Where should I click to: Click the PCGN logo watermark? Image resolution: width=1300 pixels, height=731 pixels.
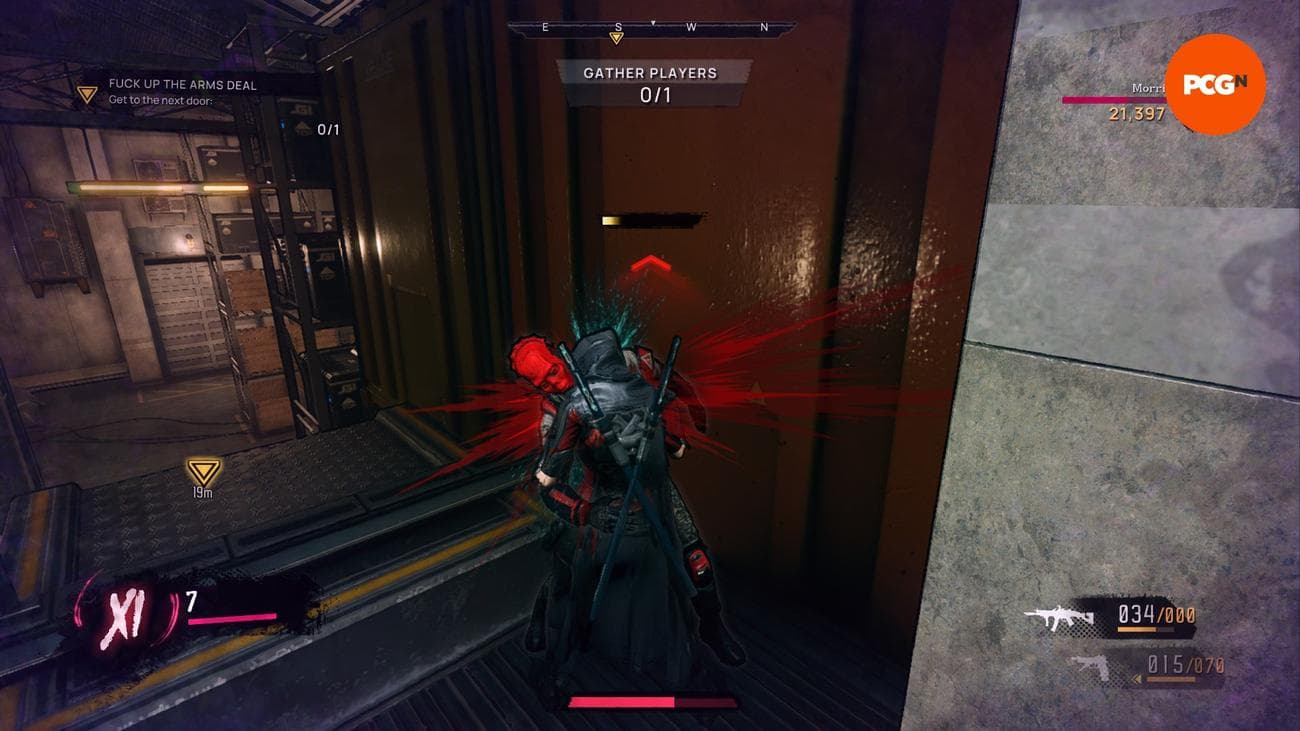[x=1215, y=84]
